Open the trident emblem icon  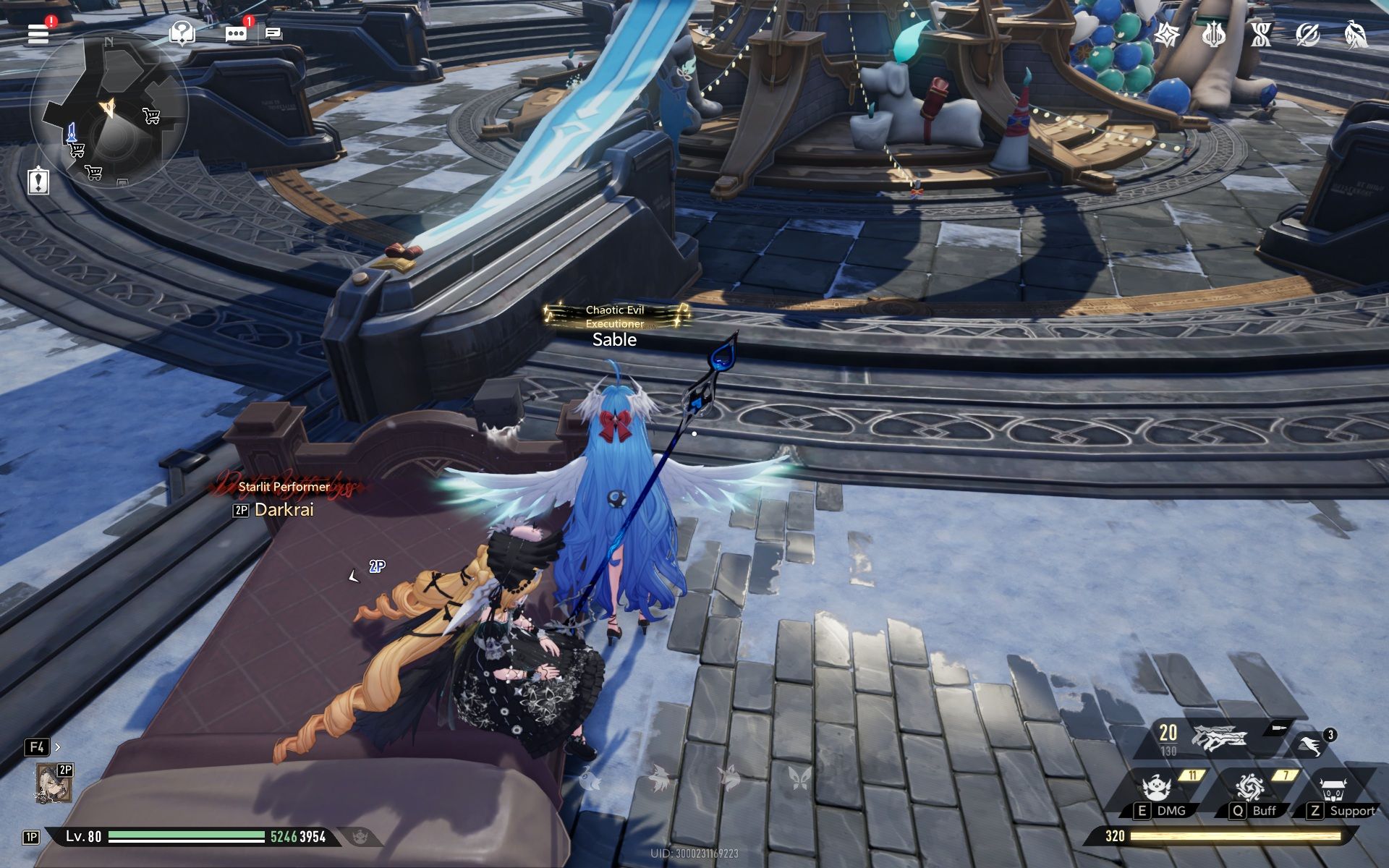(1213, 34)
